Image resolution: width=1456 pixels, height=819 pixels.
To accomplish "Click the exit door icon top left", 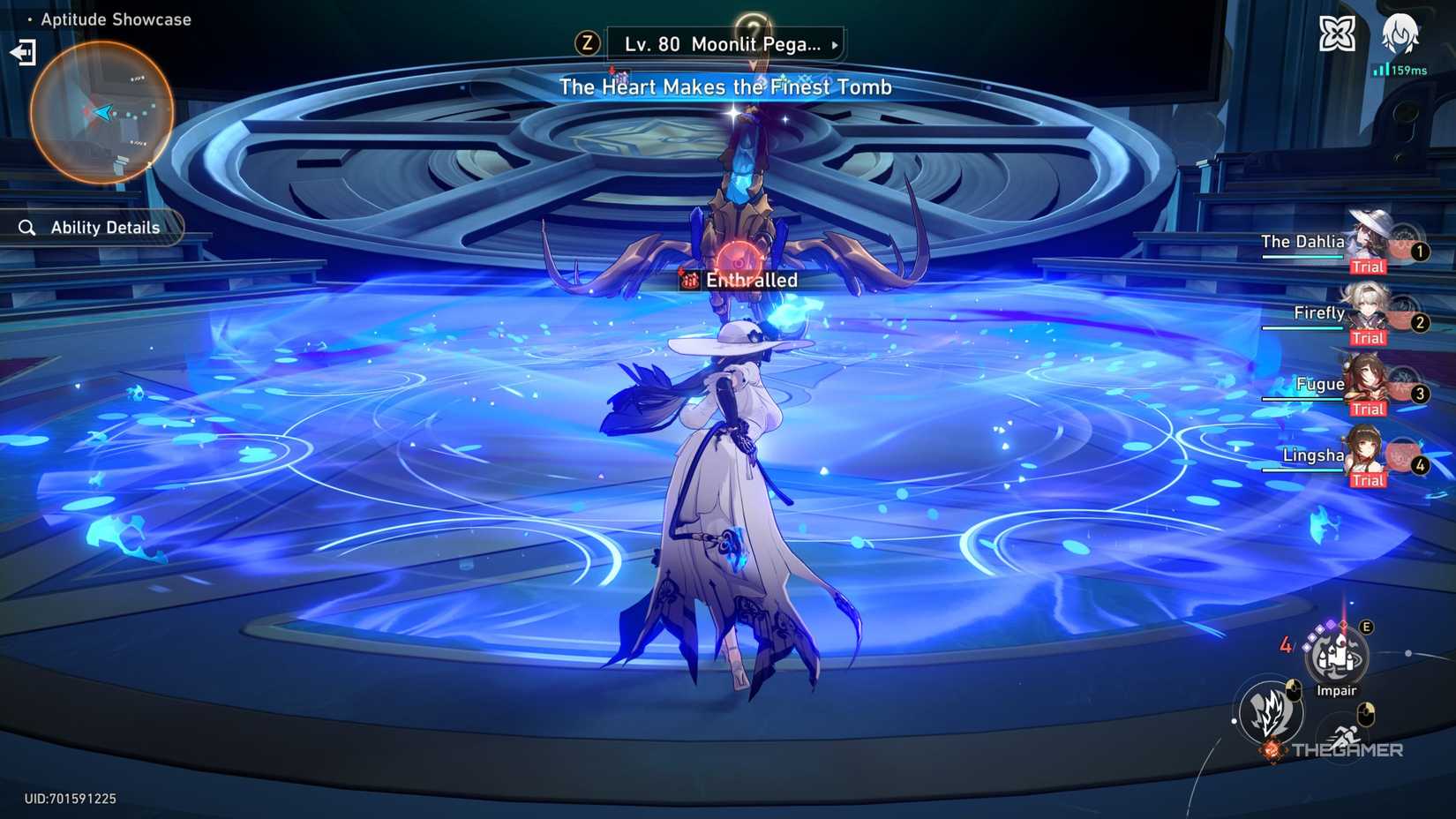I will (22, 53).
